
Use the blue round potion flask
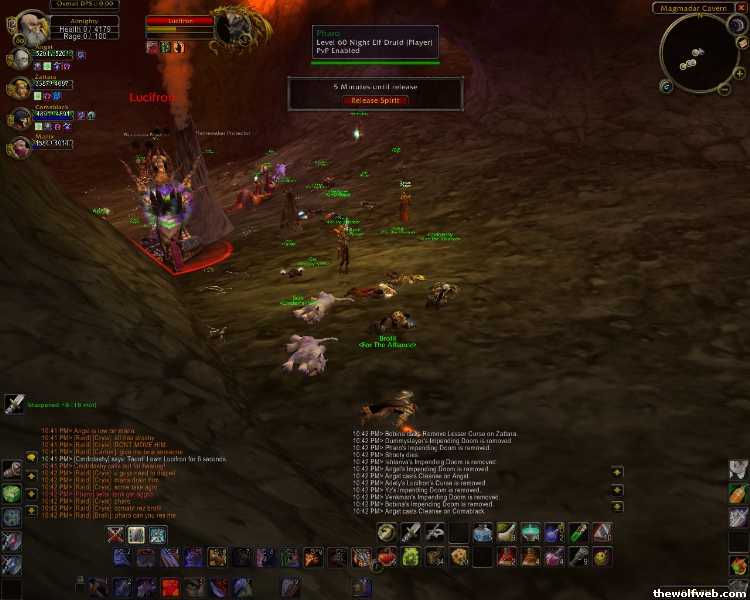point(484,533)
